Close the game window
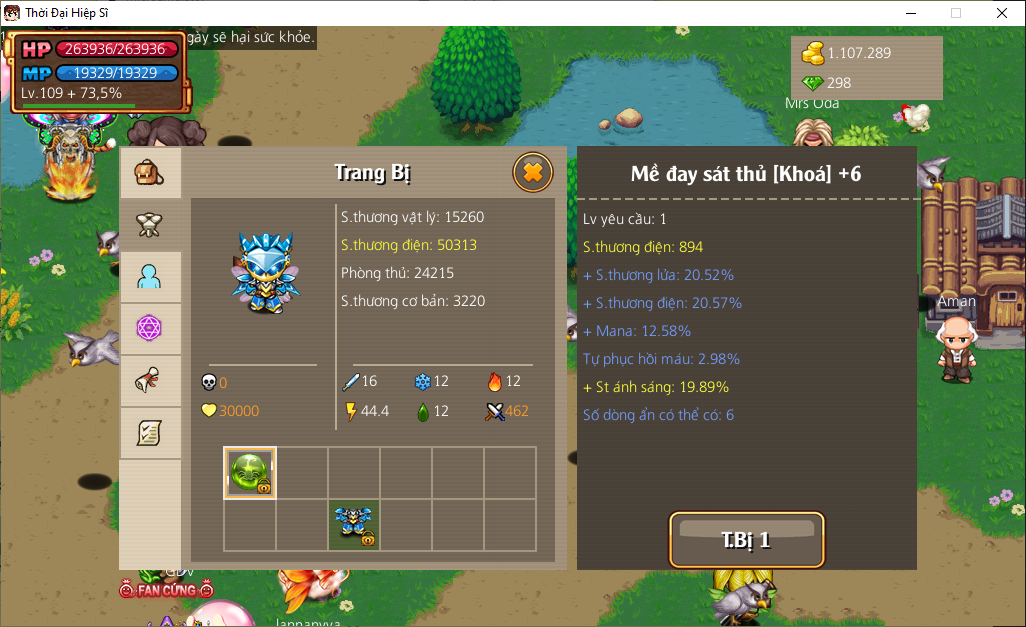 click(1001, 13)
